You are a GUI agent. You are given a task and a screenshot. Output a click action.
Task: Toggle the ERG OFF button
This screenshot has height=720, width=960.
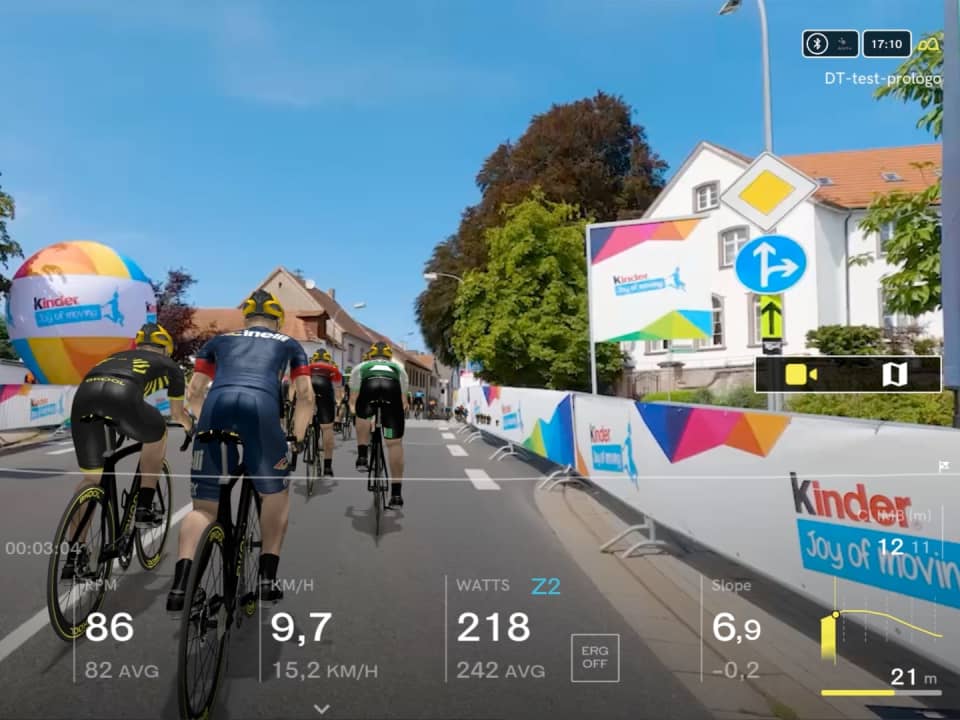point(595,657)
